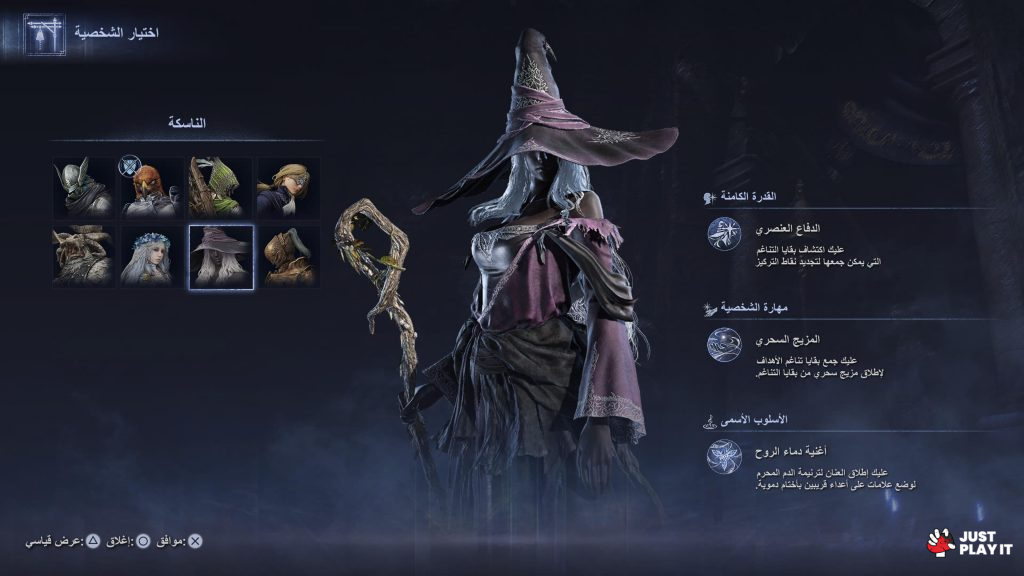Select the flower-crowned Revenant portrait
The width and height of the screenshot is (1024, 576).
(153, 257)
